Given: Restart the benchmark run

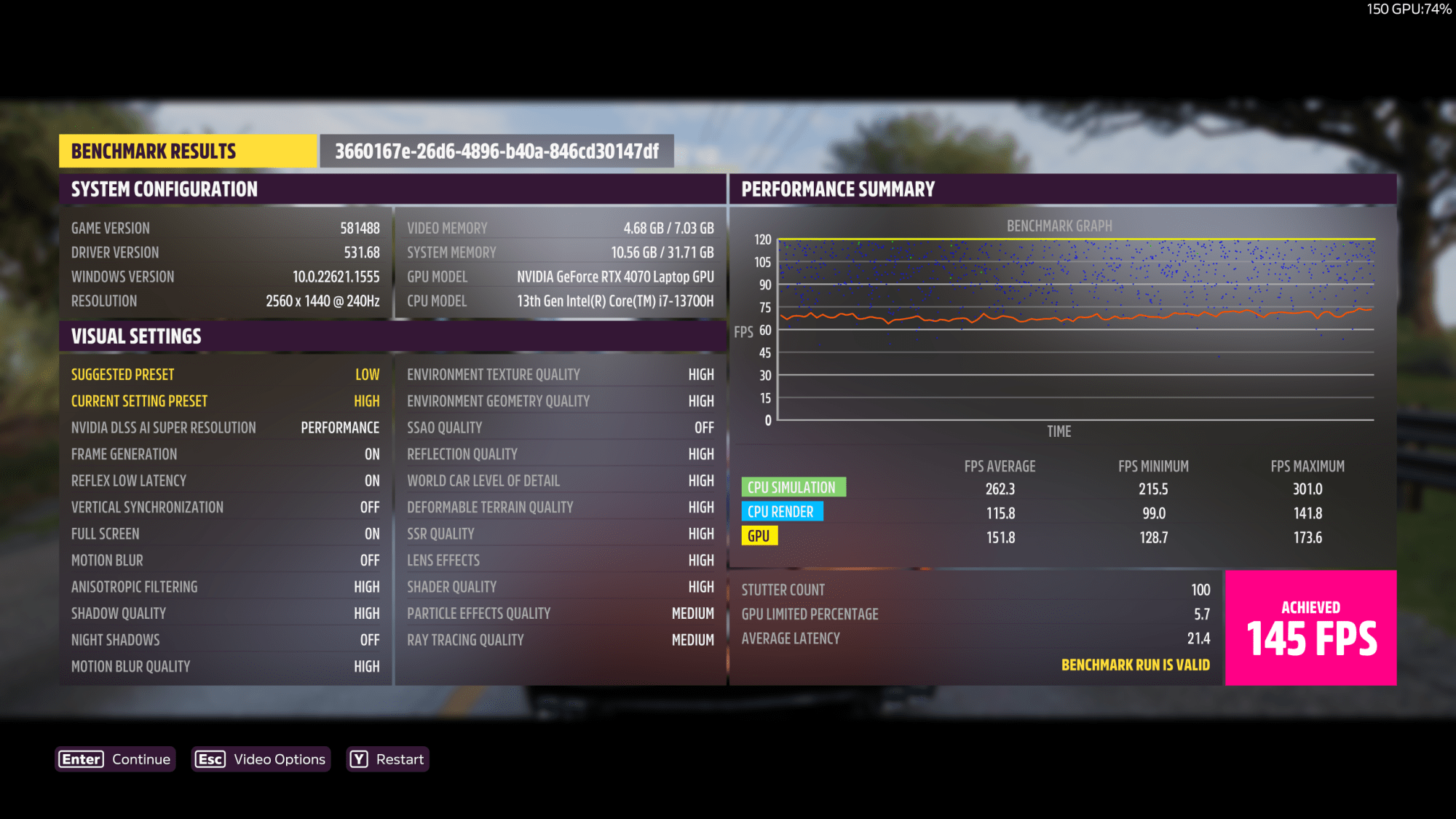Looking at the screenshot, I should pos(387,759).
